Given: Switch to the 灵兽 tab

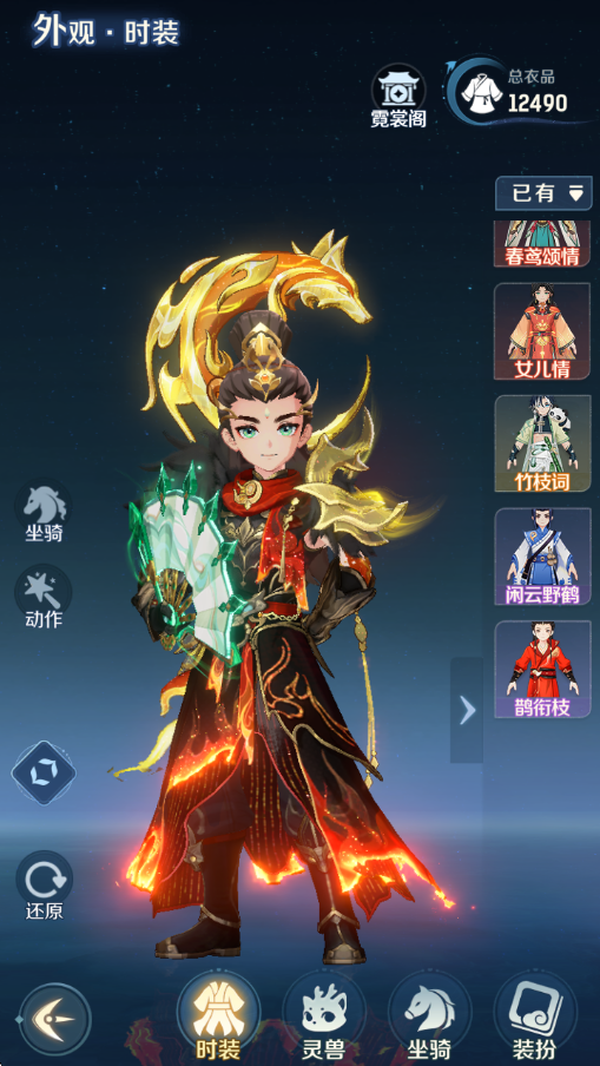Looking at the screenshot, I should (323, 1017).
